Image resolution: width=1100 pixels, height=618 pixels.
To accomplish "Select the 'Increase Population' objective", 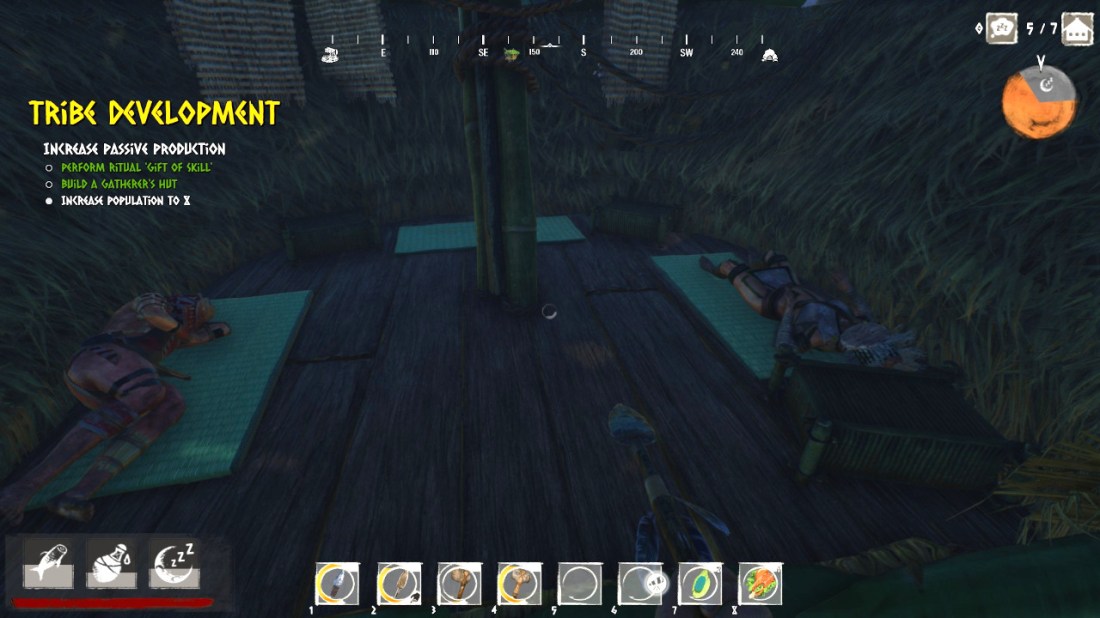I will pyautogui.click(x=125, y=201).
